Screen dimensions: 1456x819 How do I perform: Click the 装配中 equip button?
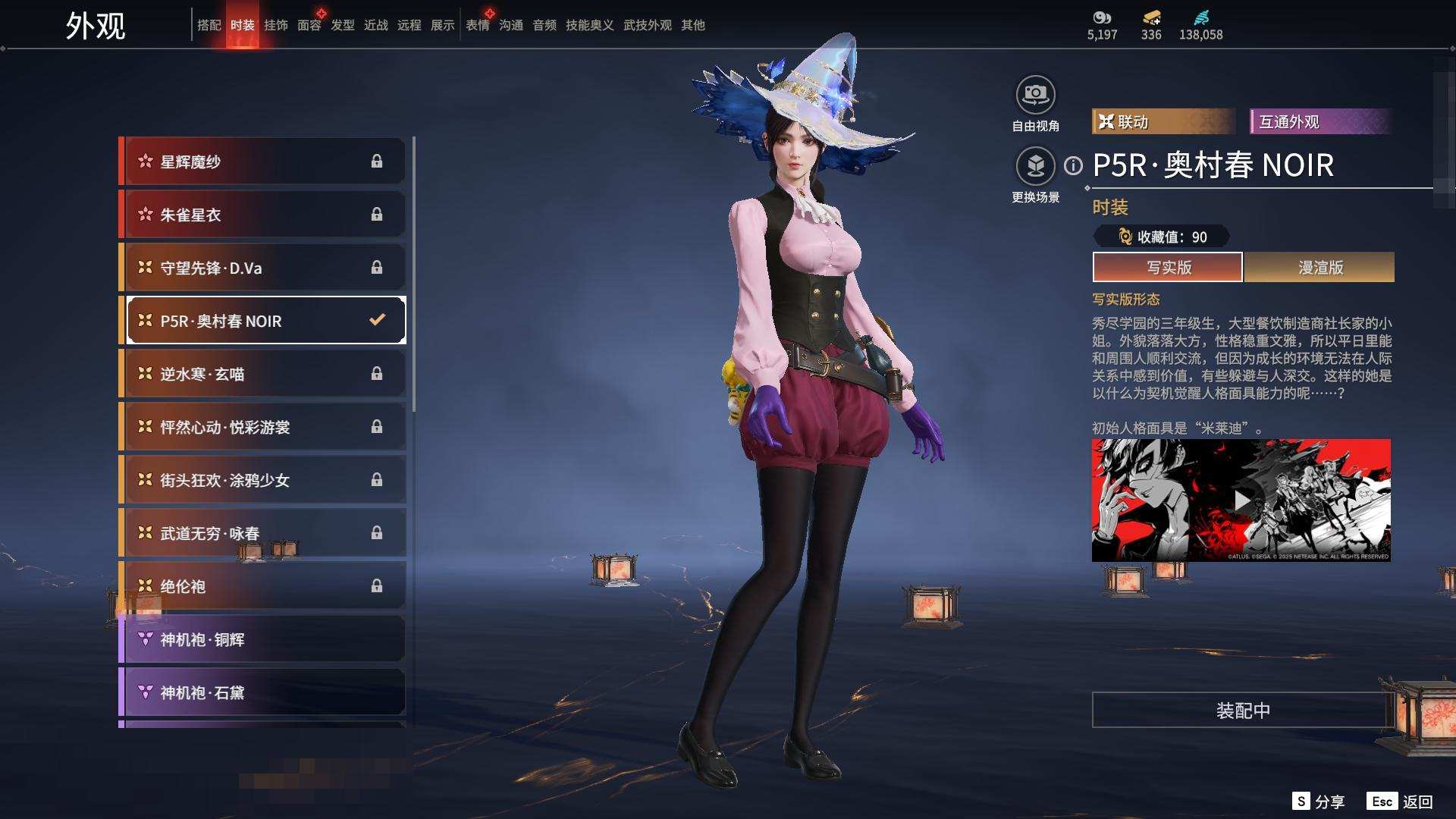click(1242, 711)
